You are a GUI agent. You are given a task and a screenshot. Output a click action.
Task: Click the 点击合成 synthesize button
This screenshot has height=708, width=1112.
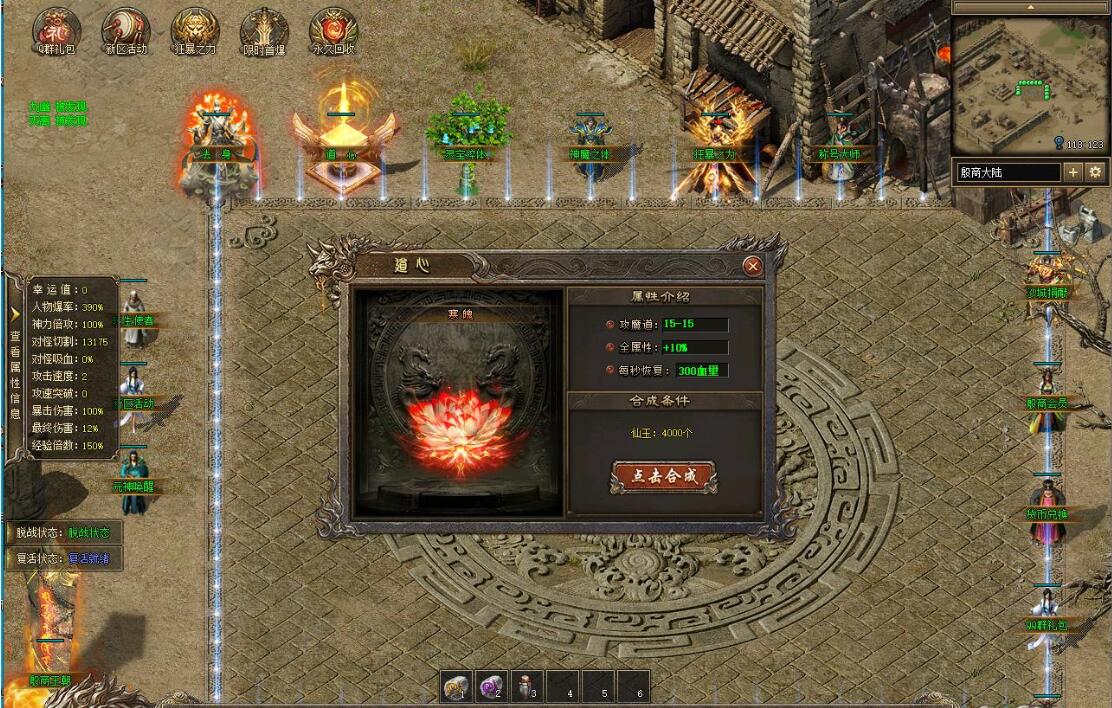pos(663,477)
